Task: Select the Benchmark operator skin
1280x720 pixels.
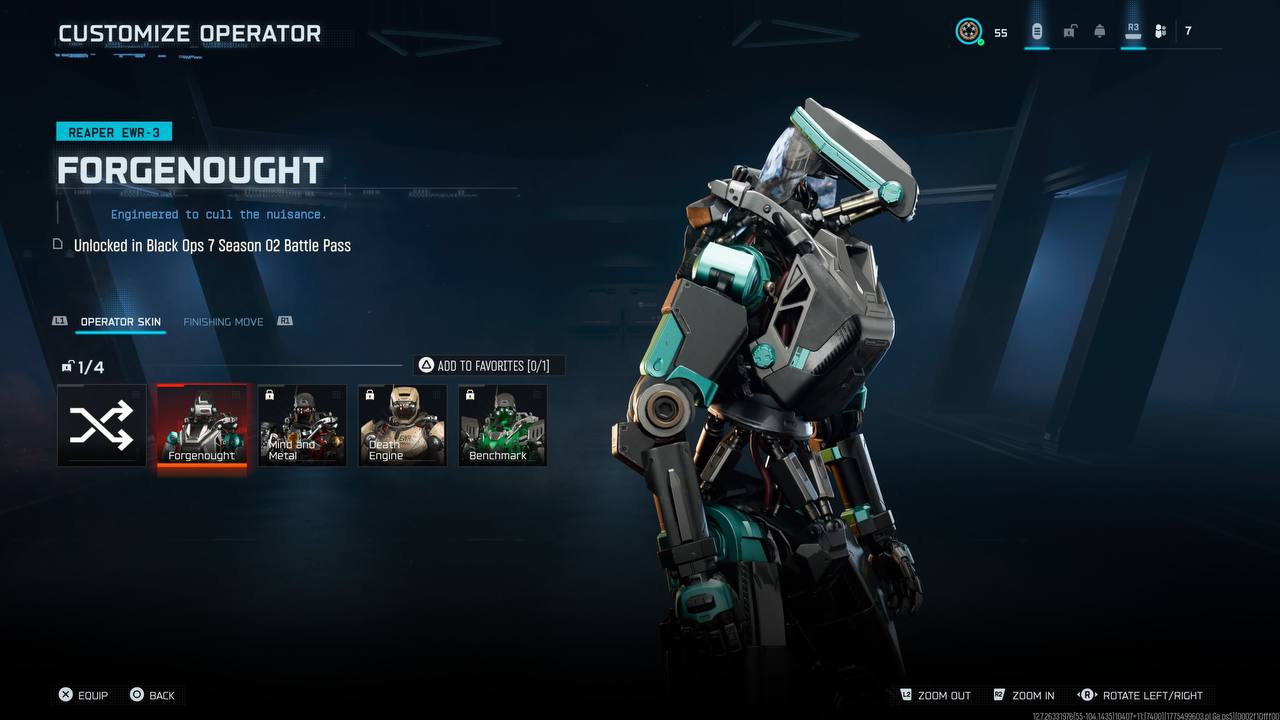Action: tap(502, 425)
